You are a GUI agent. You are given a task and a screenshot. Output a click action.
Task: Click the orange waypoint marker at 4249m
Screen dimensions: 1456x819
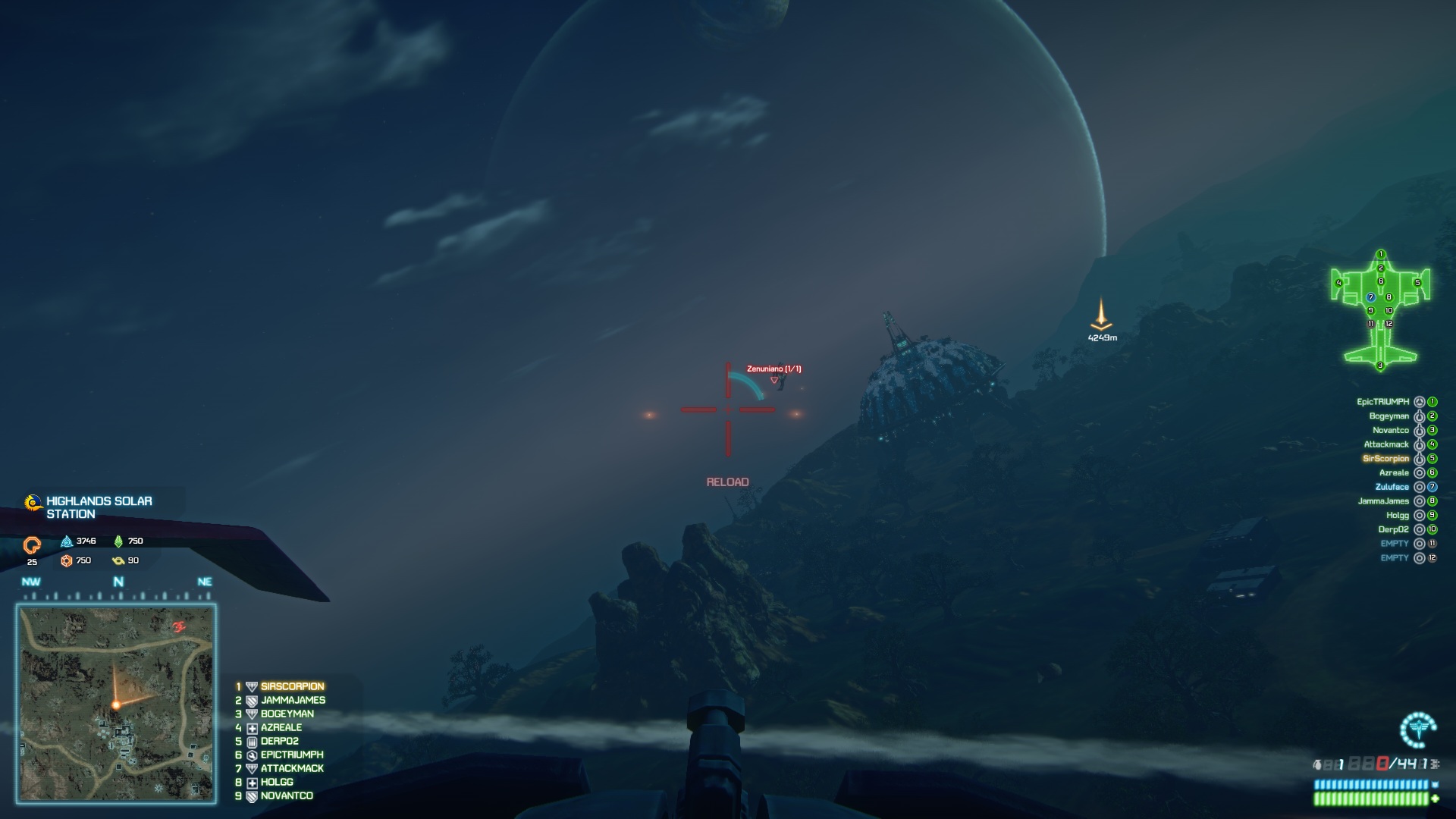[1101, 315]
